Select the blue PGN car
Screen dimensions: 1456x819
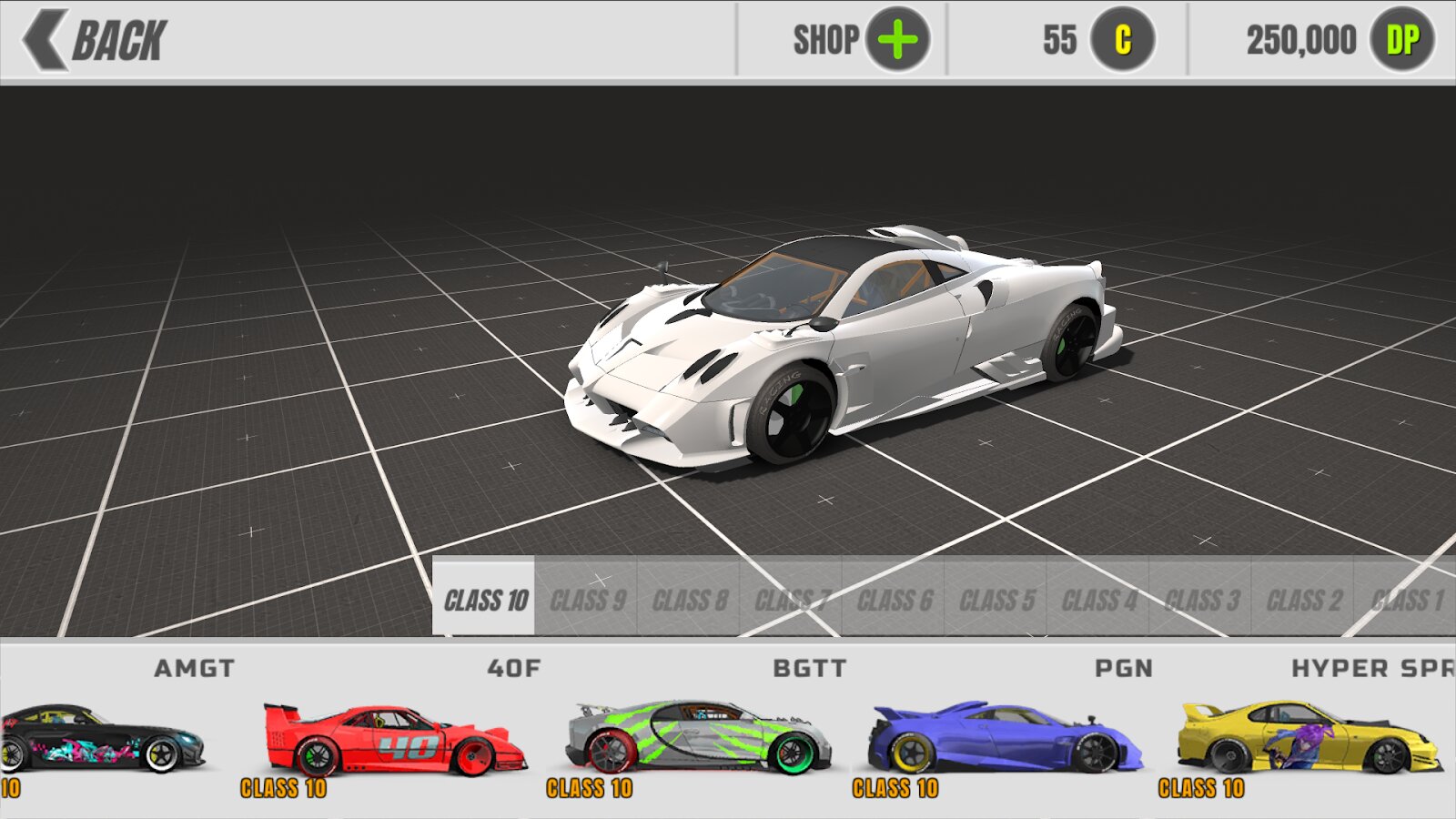[1005, 739]
